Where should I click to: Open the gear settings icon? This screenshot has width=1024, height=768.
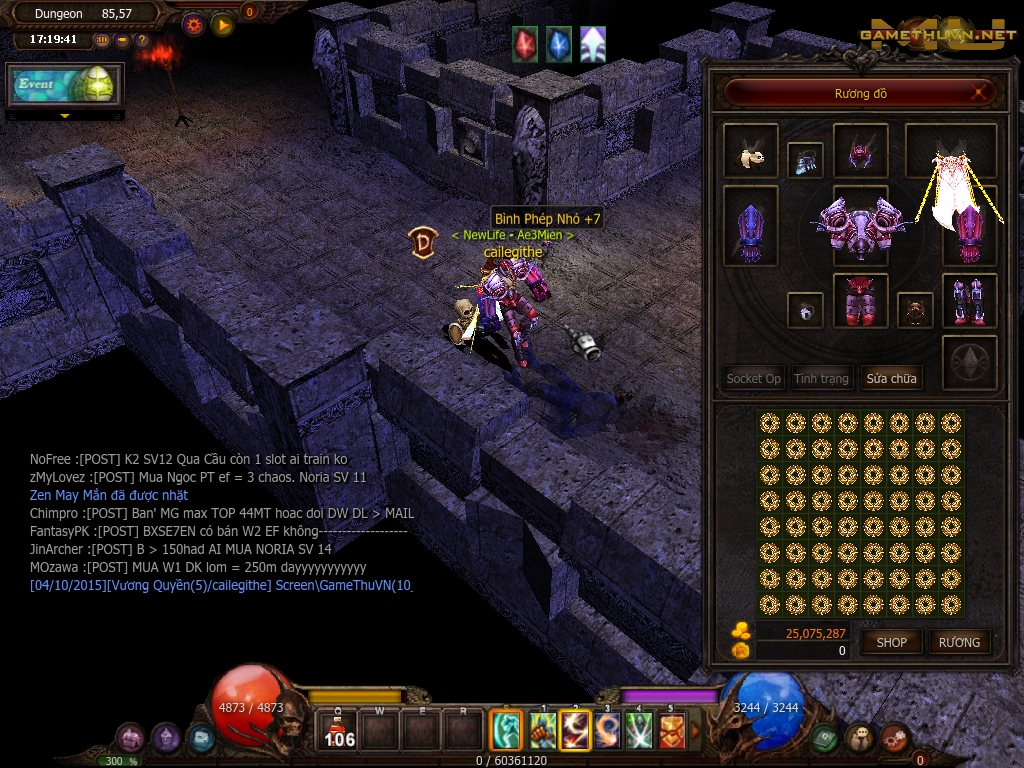pos(194,25)
